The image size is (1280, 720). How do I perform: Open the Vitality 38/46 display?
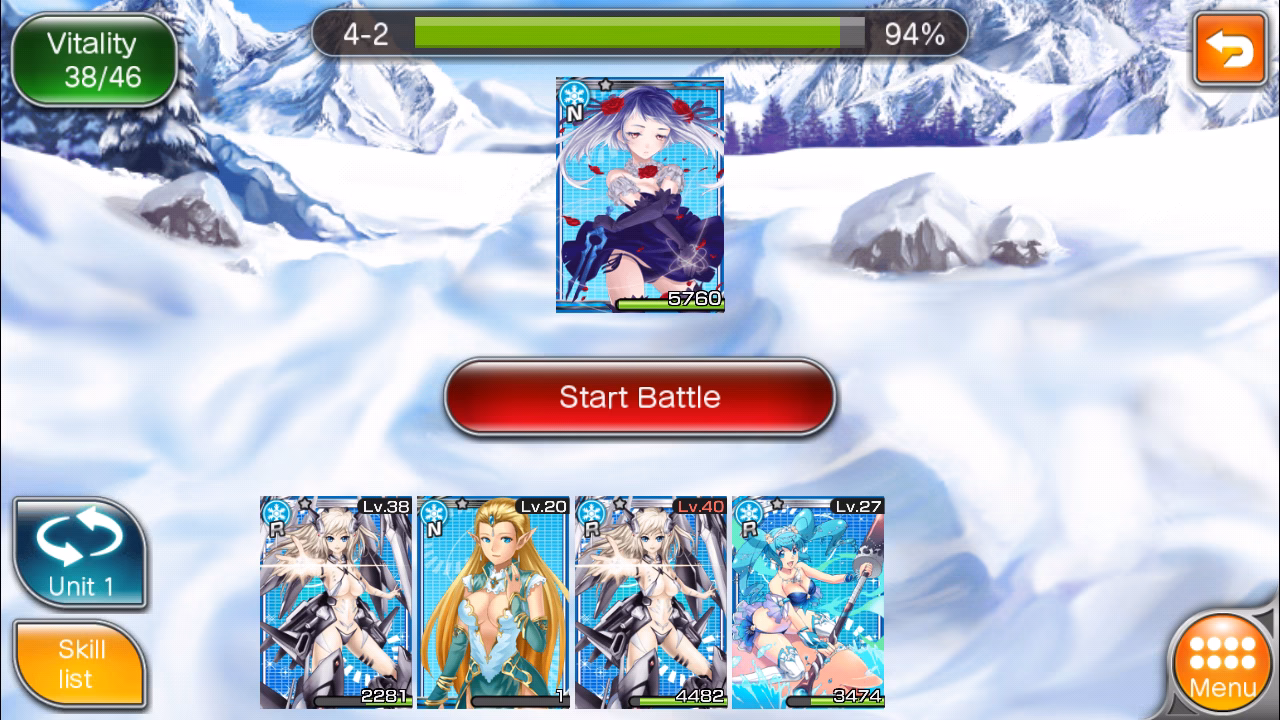tap(95, 58)
